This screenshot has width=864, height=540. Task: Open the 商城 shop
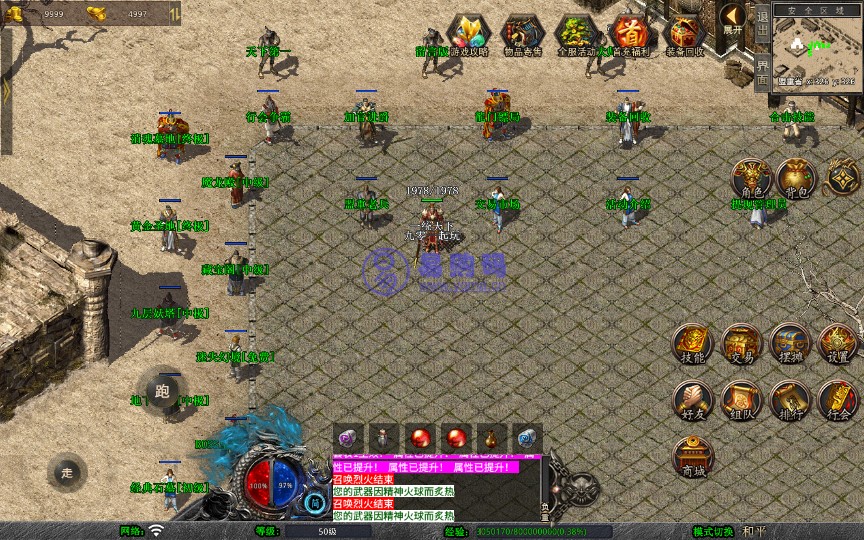[x=693, y=458]
